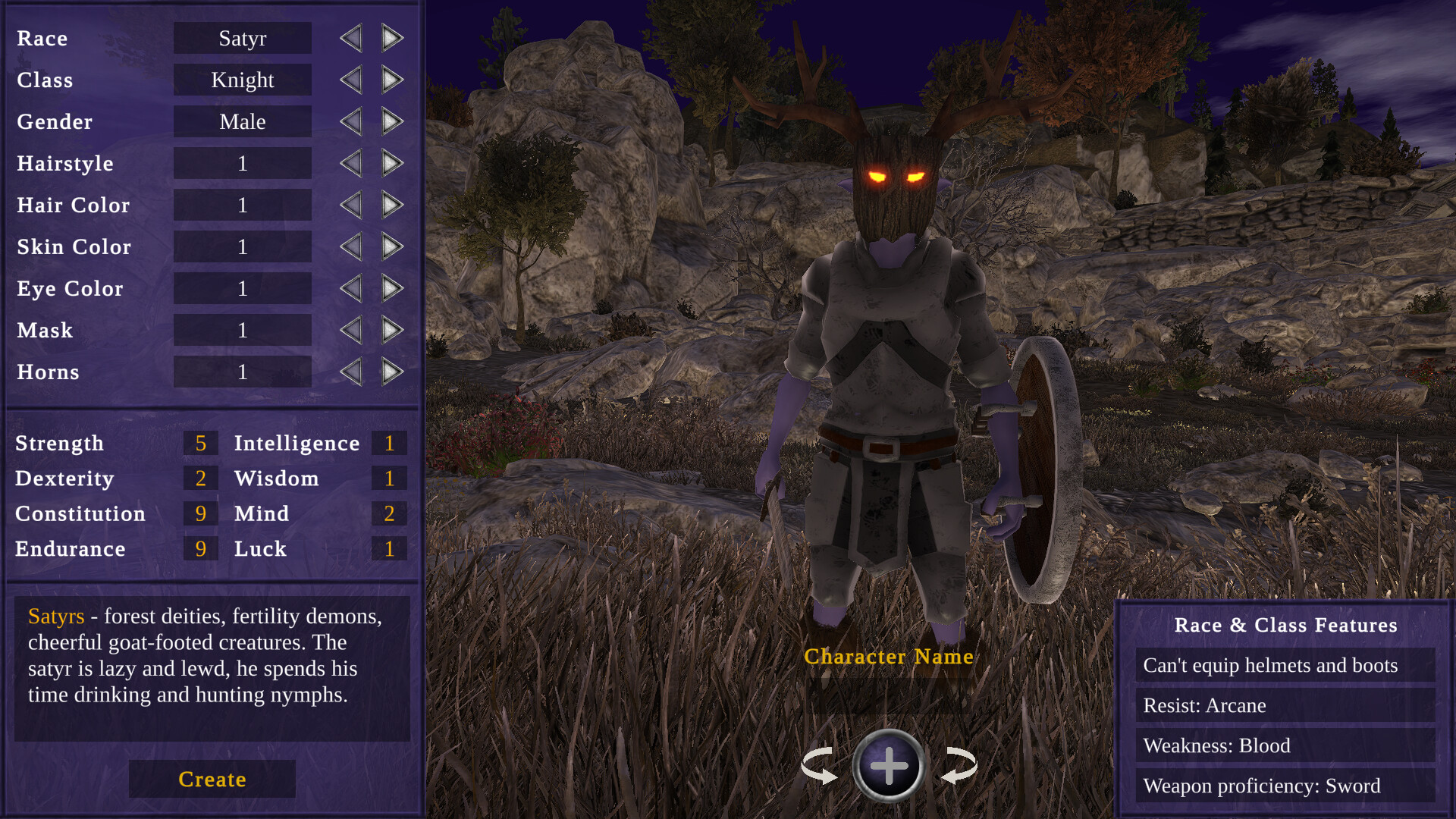Click the next Hairstyle arrow

391,163
